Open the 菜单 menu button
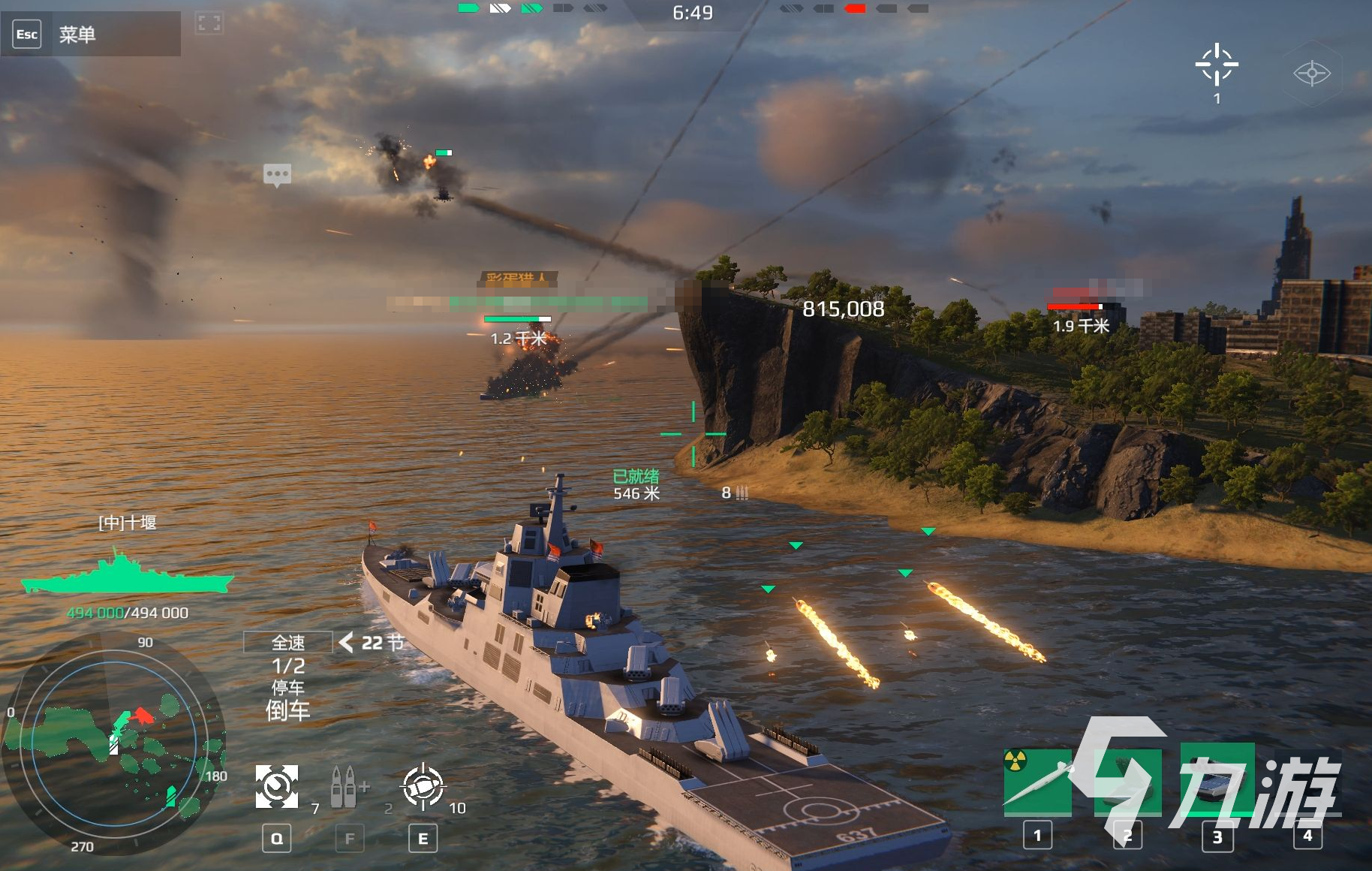 click(x=77, y=35)
